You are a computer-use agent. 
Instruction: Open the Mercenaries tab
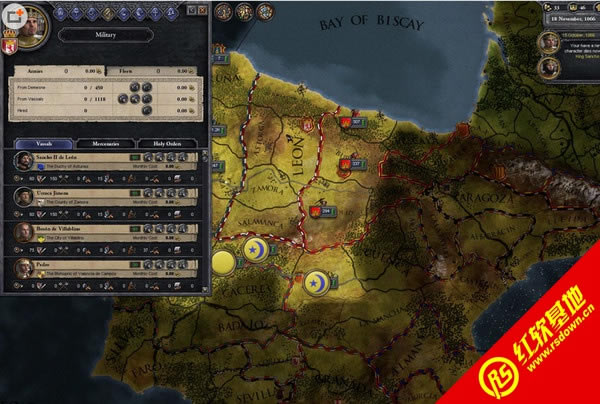pyautogui.click(x=102, y=144)
